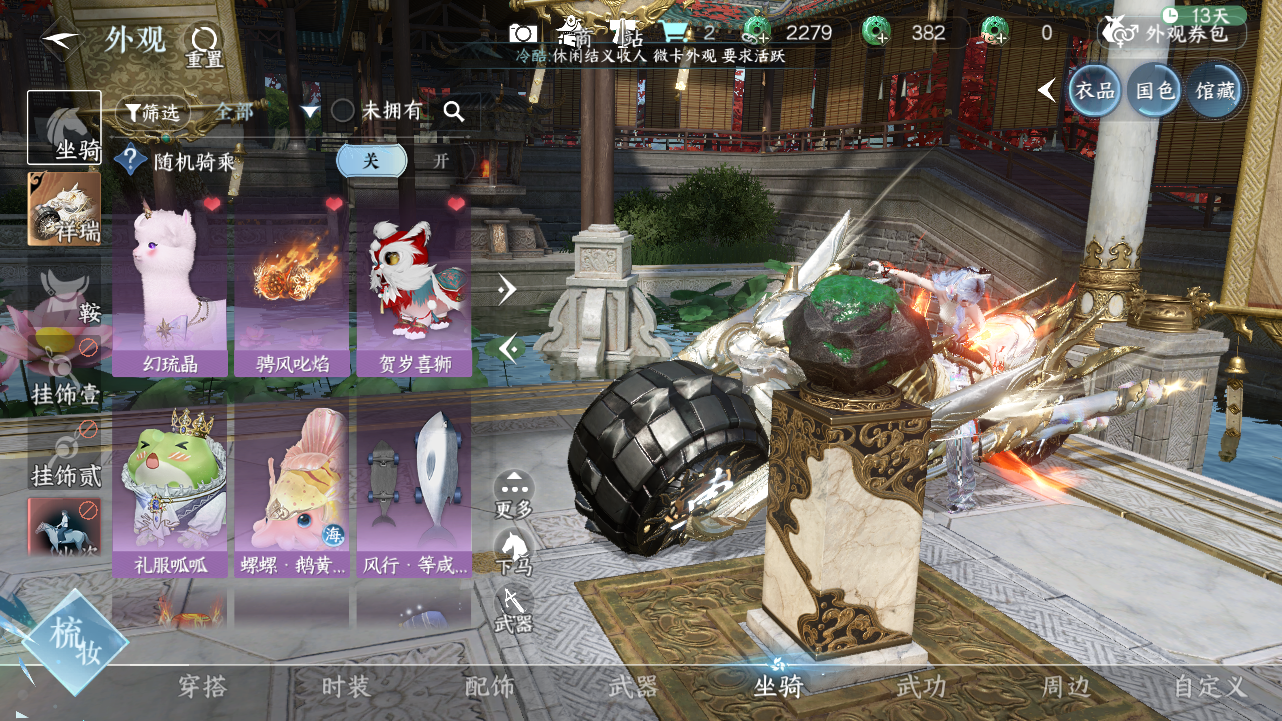Reset appearance with the 重置 button
This screenshot has width=1282, height=721.
point(204,45)
